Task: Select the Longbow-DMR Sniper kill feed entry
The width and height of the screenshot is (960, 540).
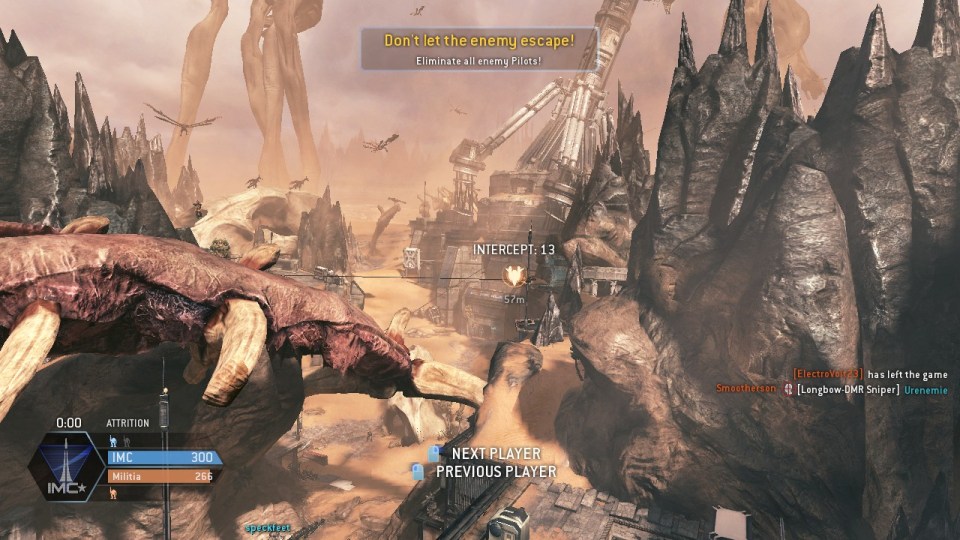Action: click(x=846, y=389)
